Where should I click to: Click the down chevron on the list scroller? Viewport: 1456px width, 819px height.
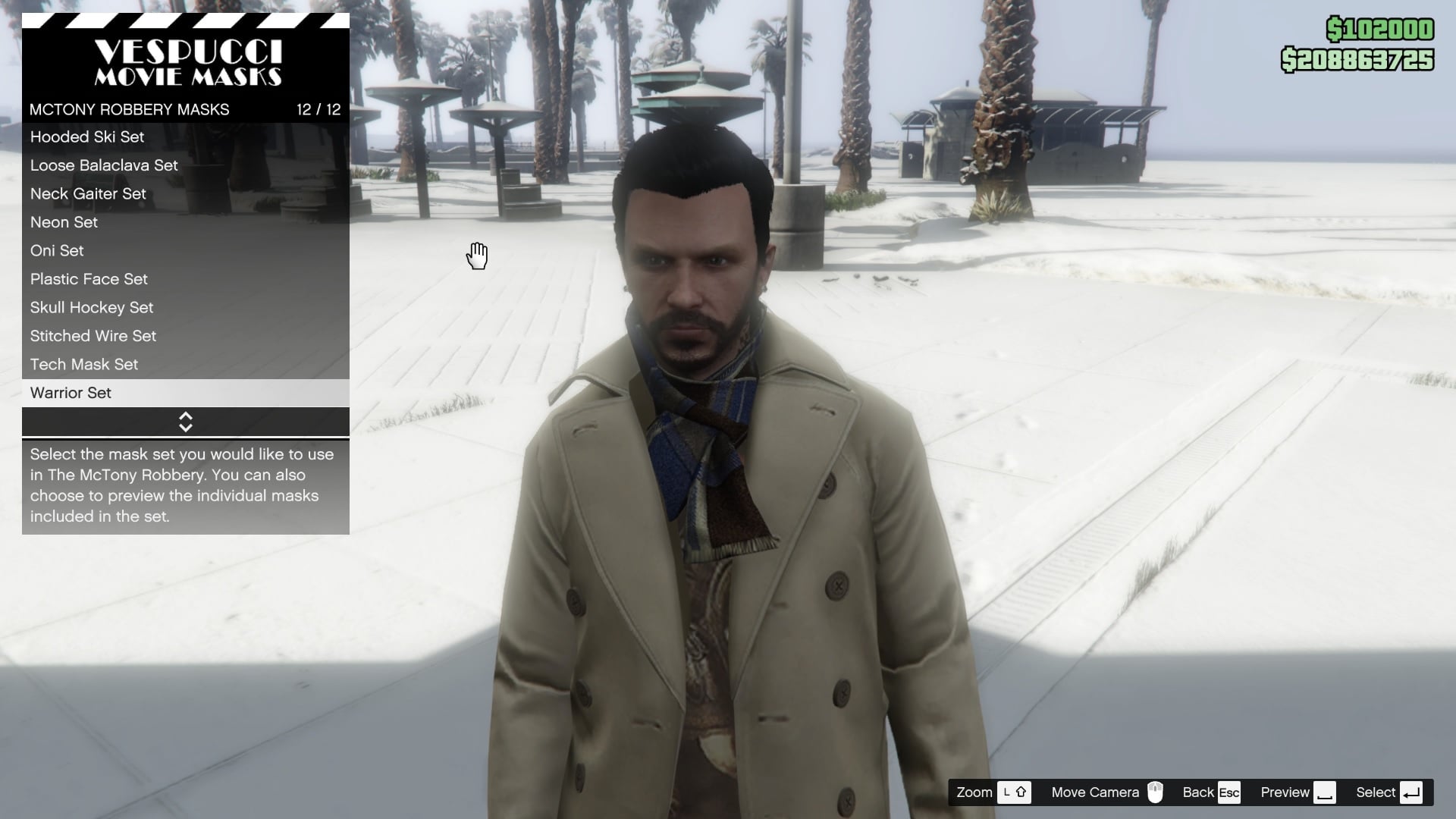(185, 426)
